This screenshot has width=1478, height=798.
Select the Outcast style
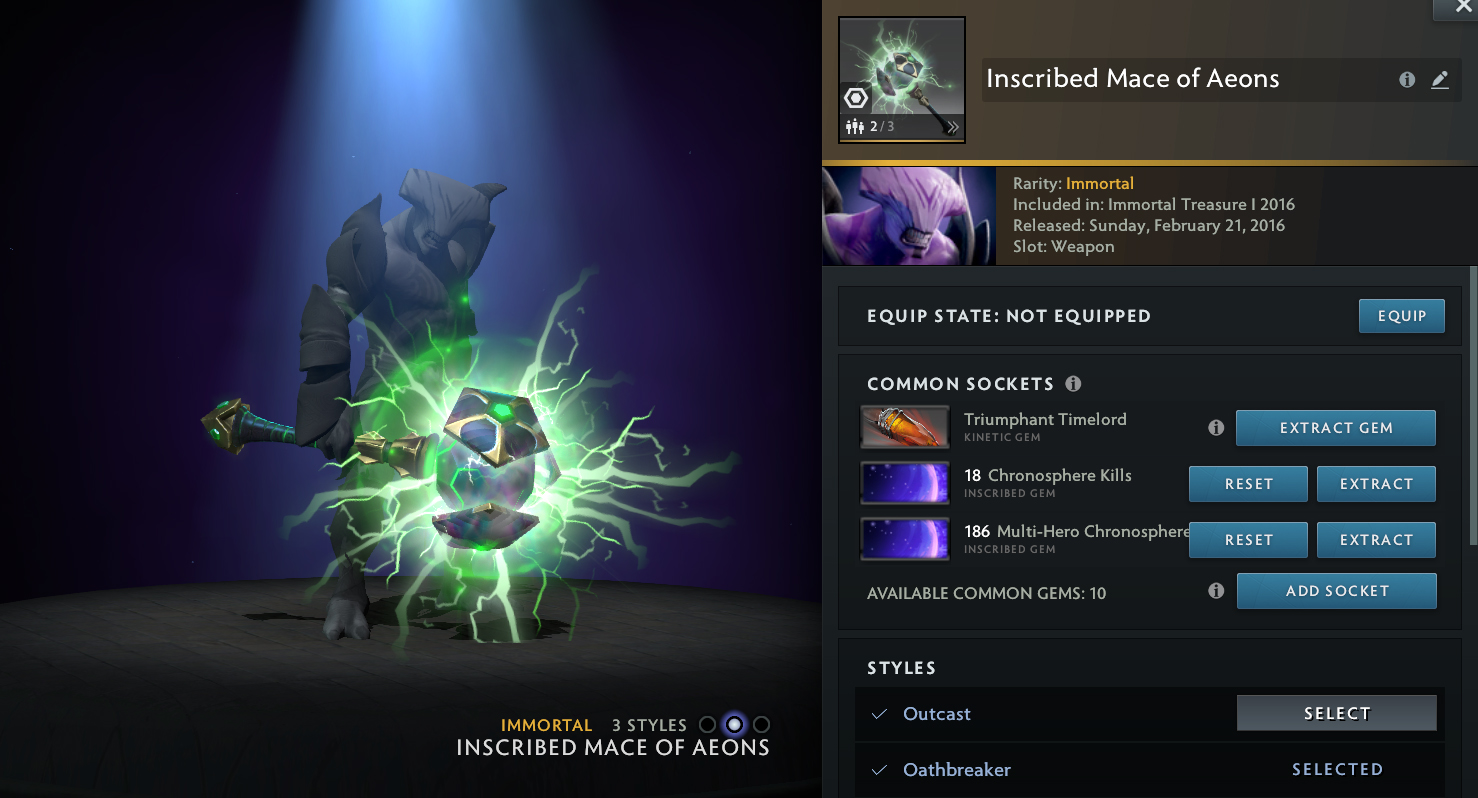click(1336, 713)
